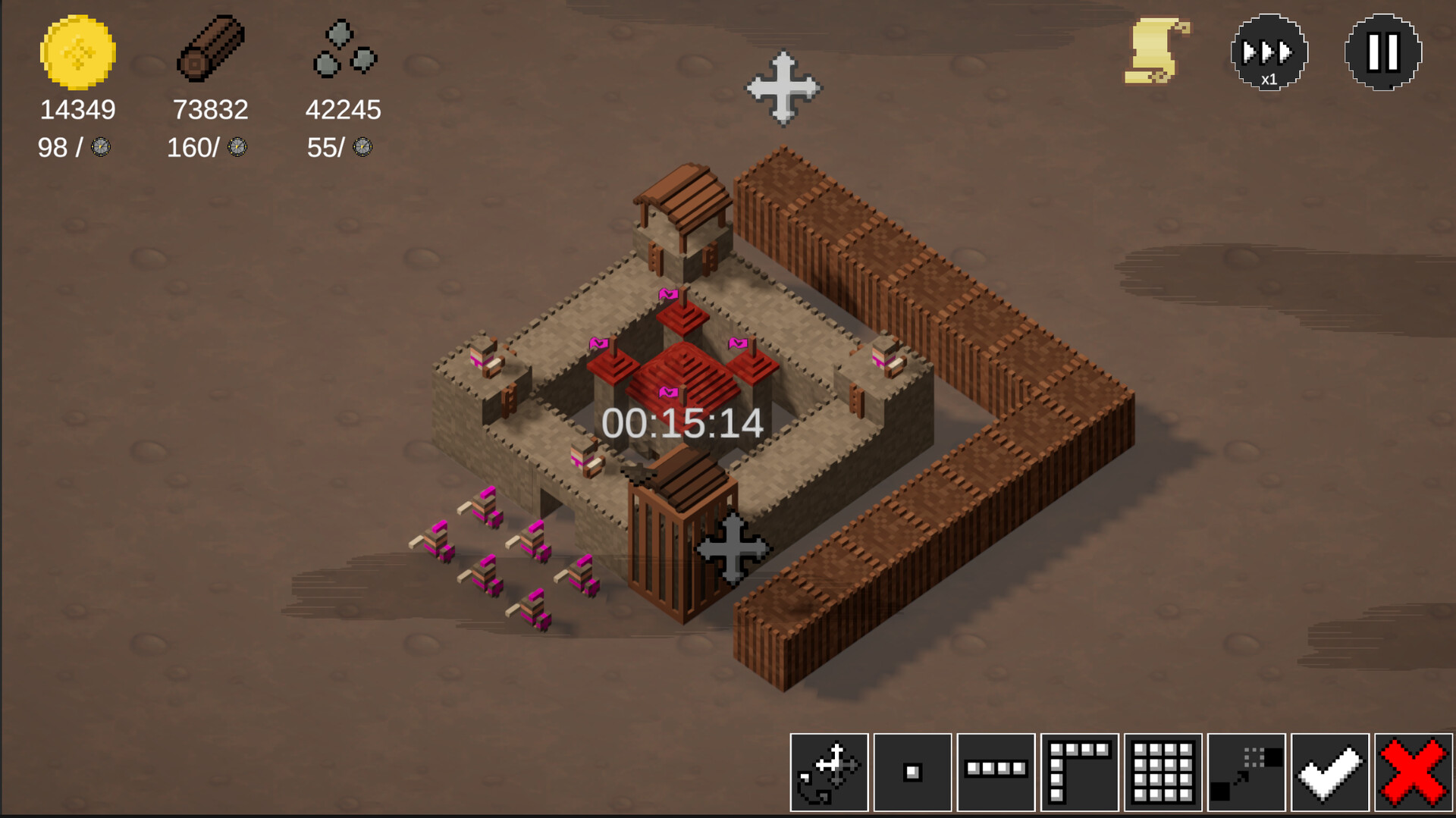
Task: Toggle pause with the pause button
Action: (1382, 52)
